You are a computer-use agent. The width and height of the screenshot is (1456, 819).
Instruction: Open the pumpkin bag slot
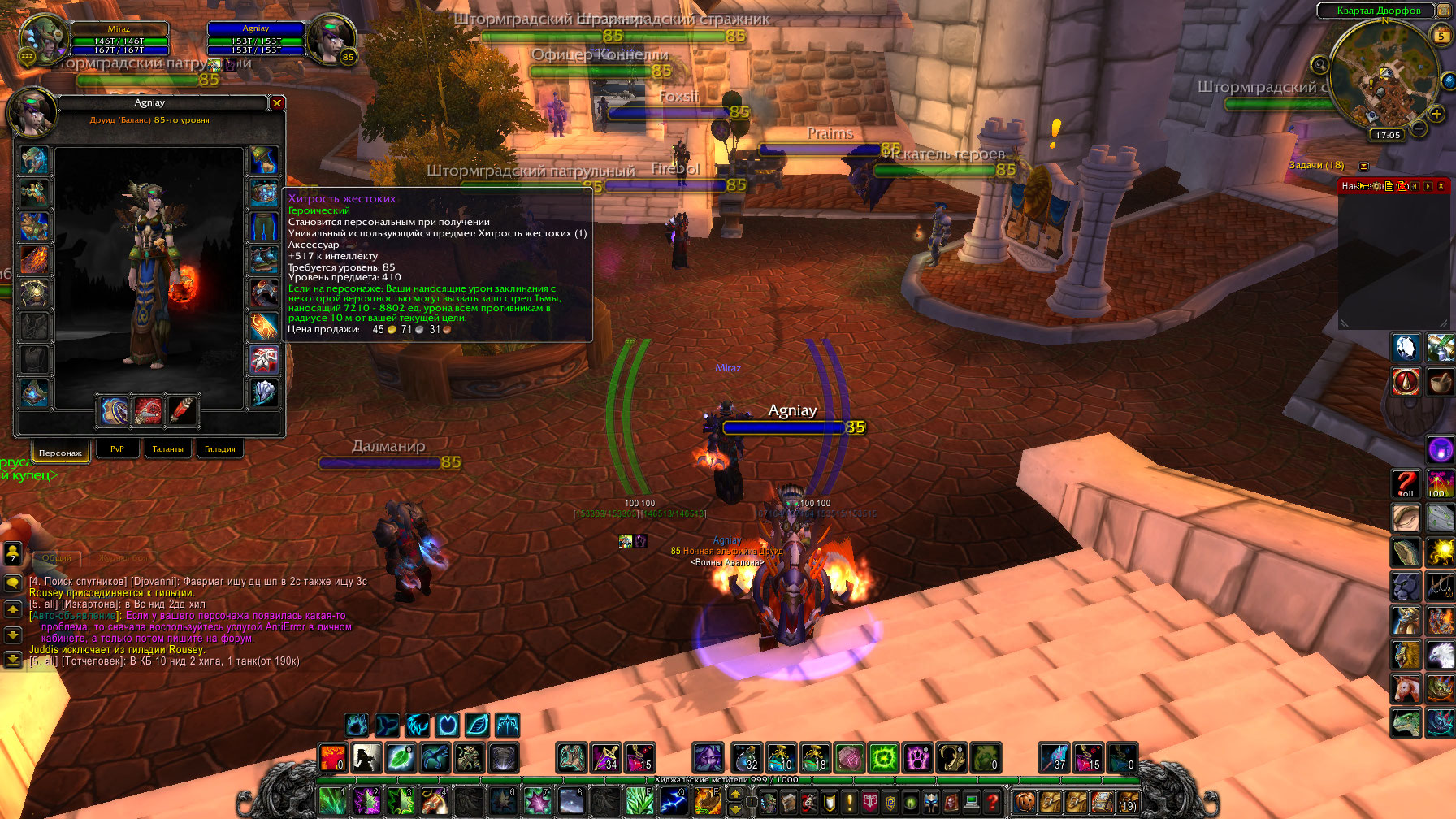[x=1025, y=802]
